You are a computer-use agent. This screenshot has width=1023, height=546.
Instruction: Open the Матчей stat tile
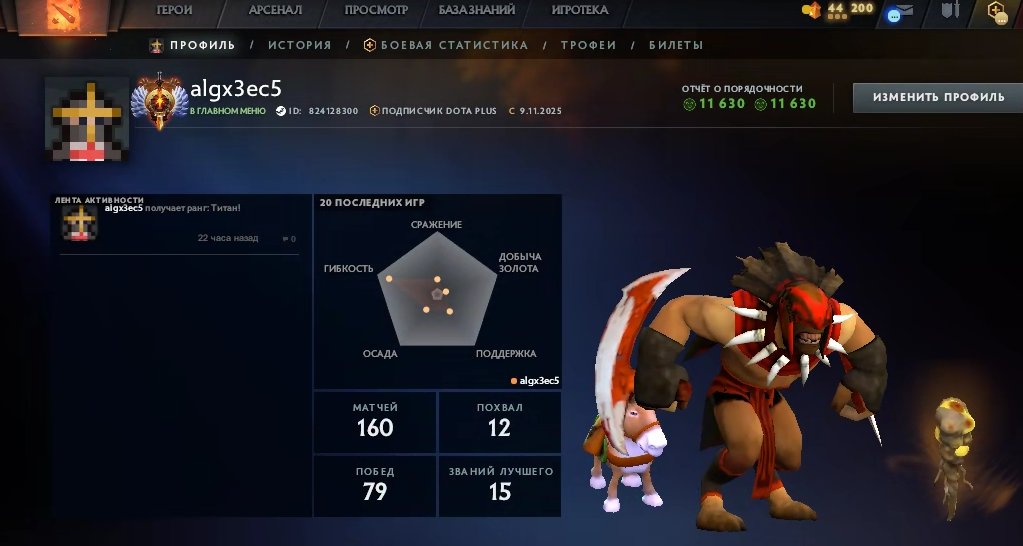(374, 422)
